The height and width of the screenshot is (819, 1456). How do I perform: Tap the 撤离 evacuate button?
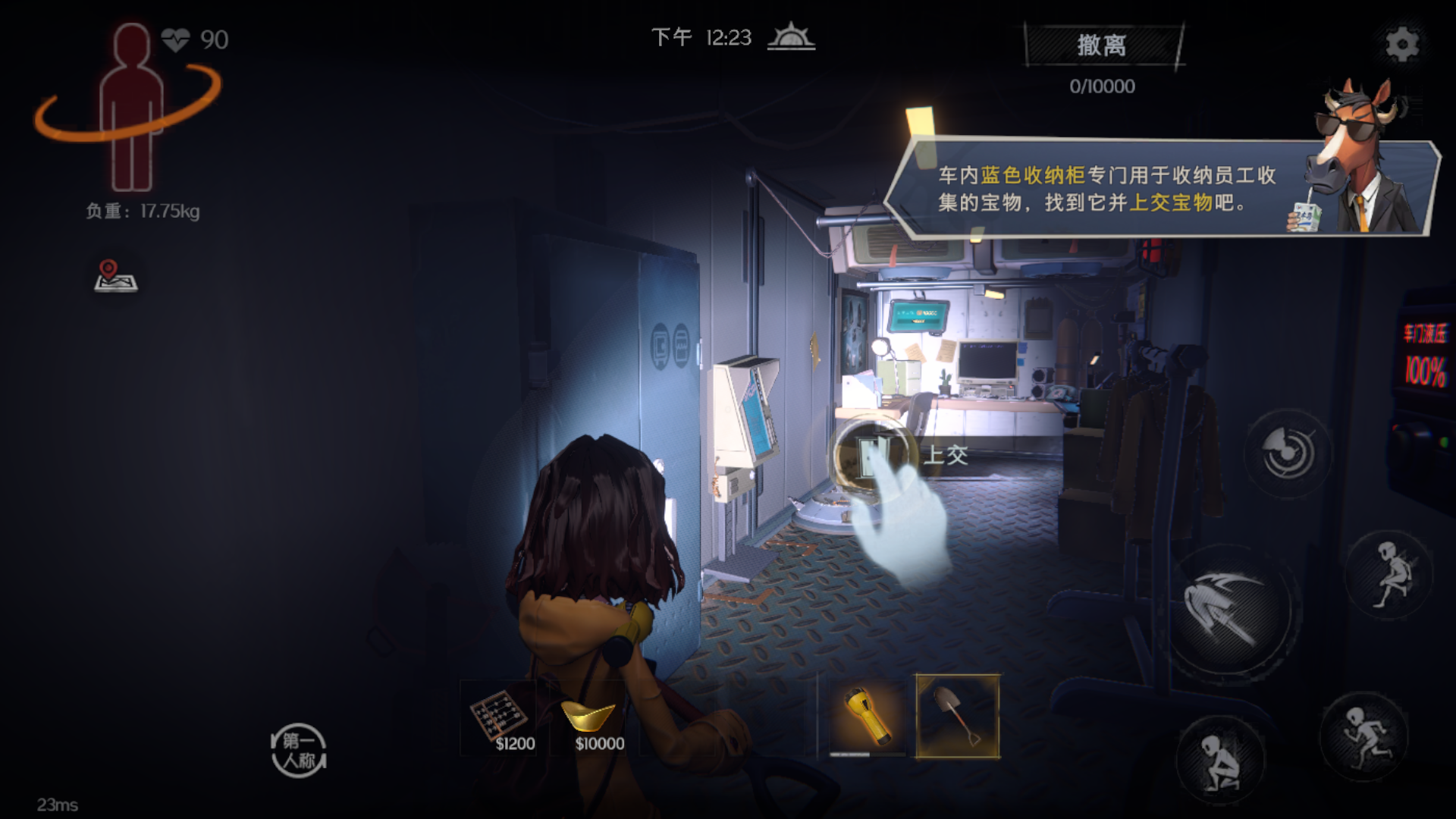pos(1103,45)
